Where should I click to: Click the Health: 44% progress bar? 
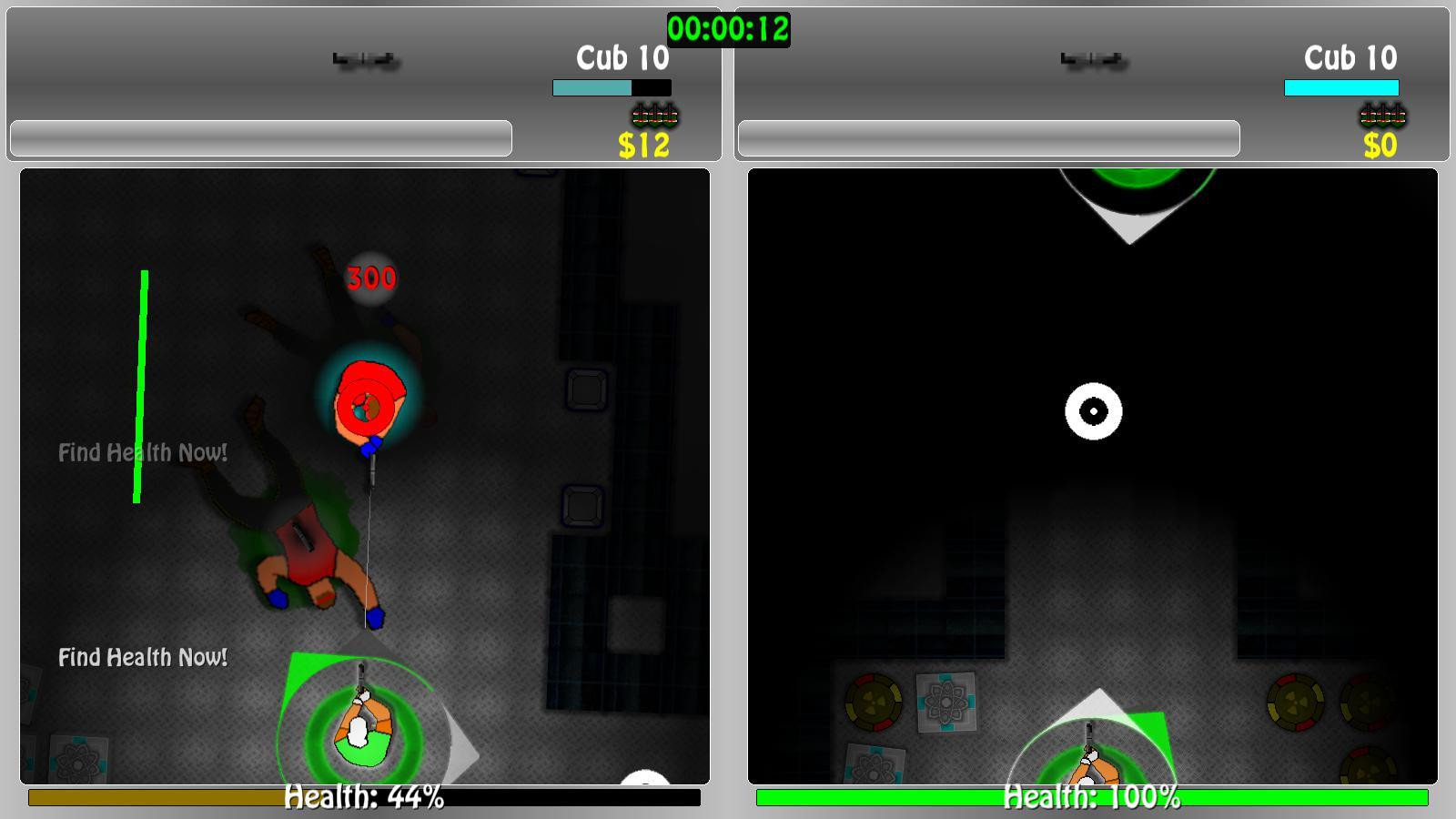click(x=362, y=800)
